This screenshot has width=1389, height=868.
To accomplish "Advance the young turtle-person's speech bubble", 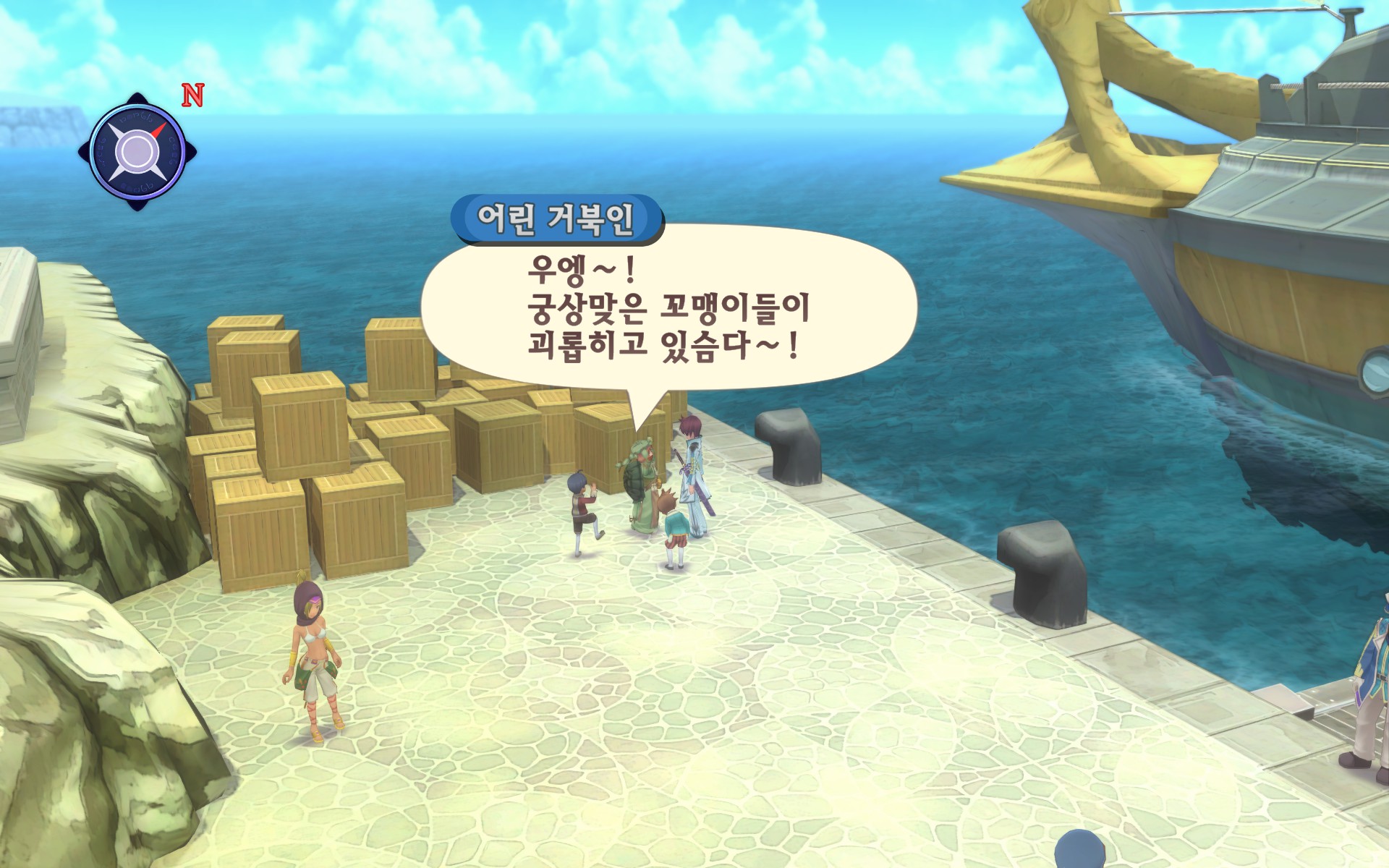I will (667, 309).
